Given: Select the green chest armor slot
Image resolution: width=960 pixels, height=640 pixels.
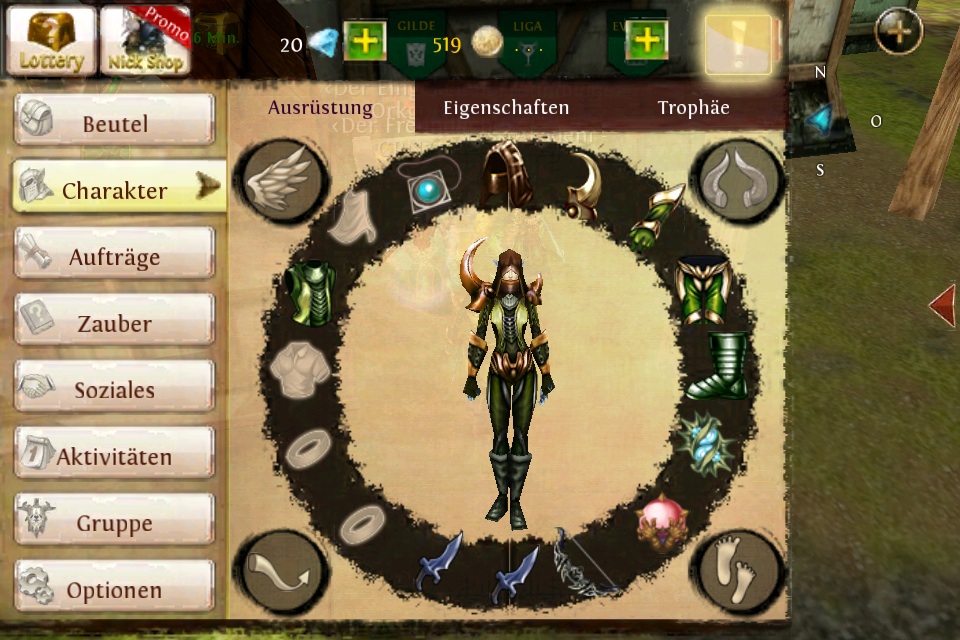Looking at the screenshot, I should tap(308, 292).
